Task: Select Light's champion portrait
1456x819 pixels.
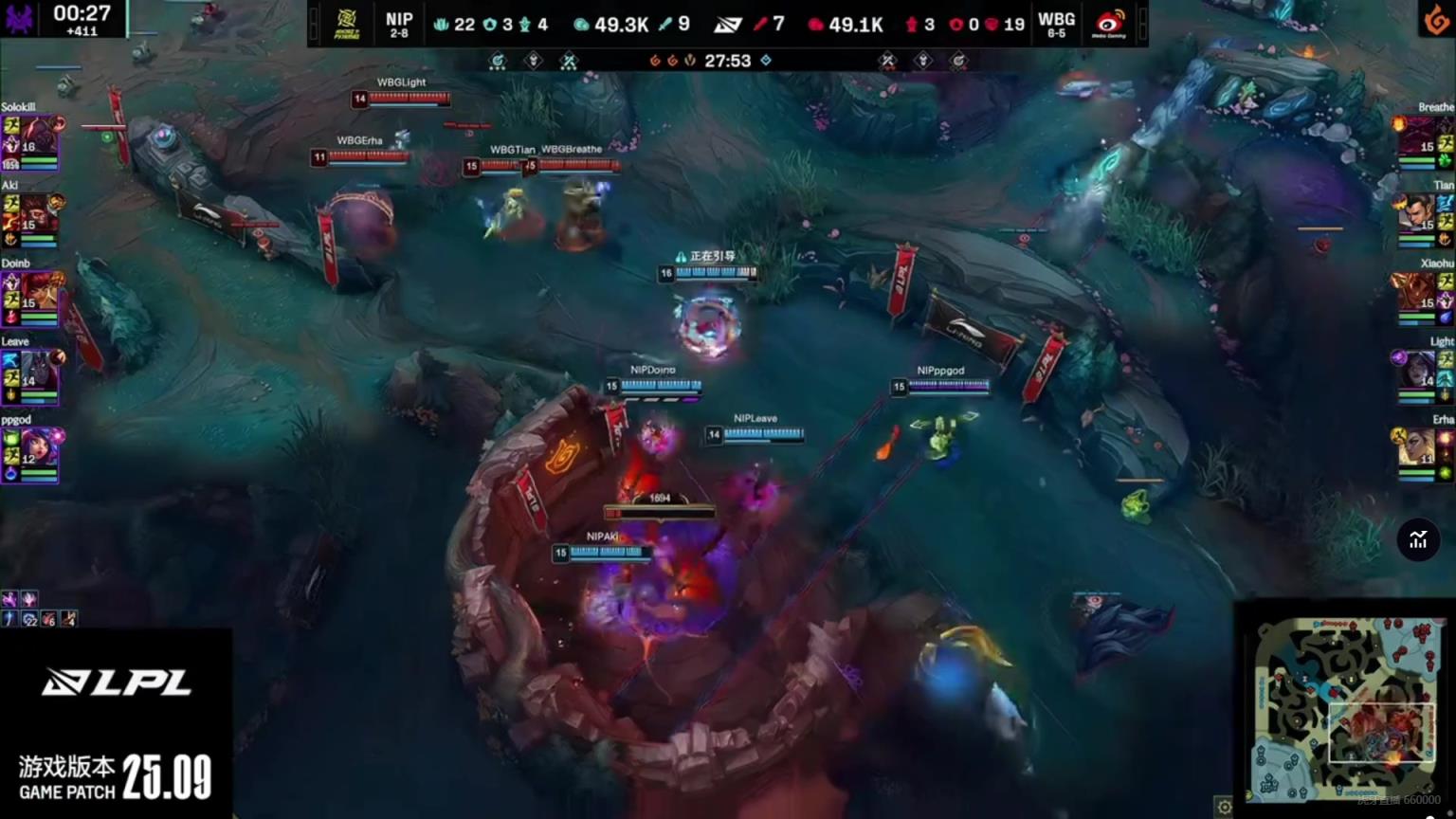Action: click(1417, 370)
